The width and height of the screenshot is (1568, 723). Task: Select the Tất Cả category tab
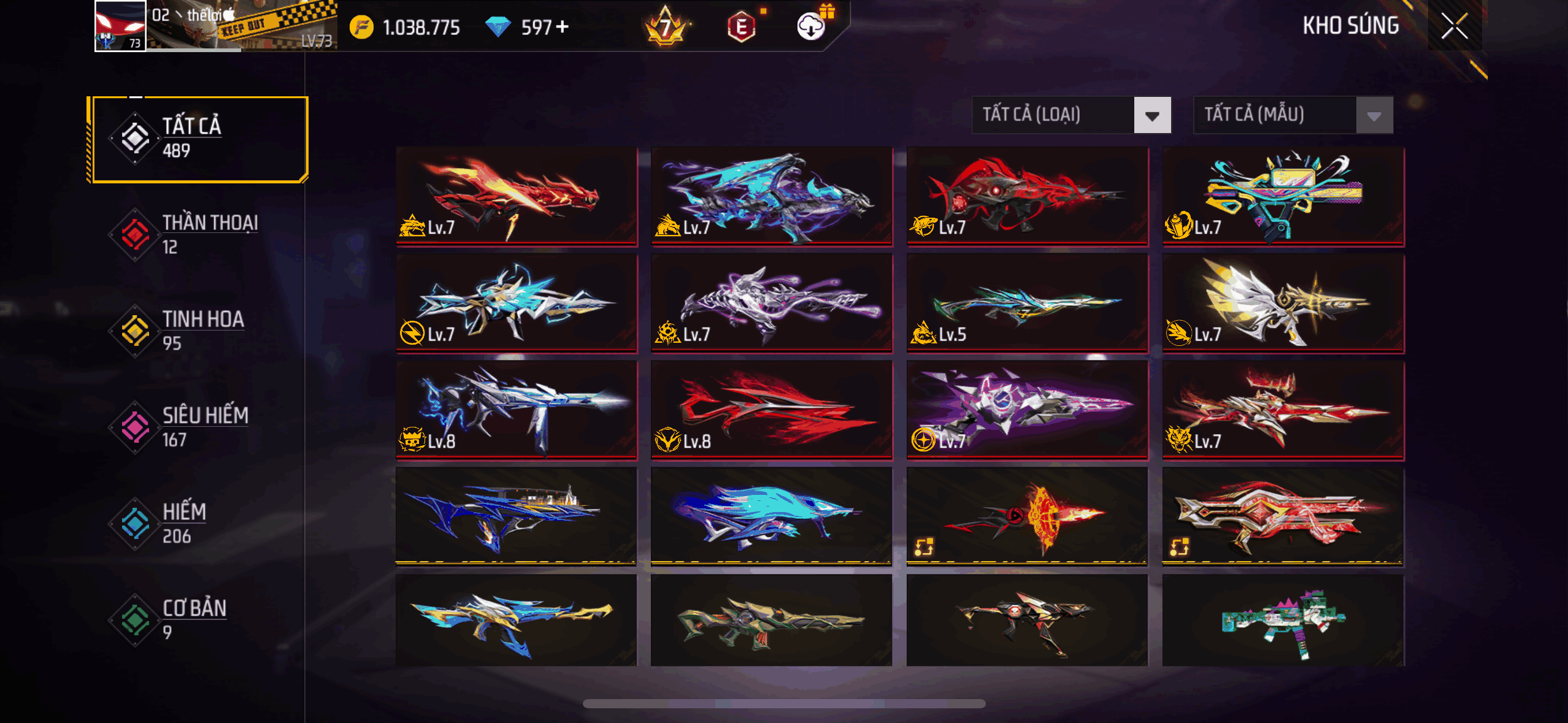[x=198, y=139]
